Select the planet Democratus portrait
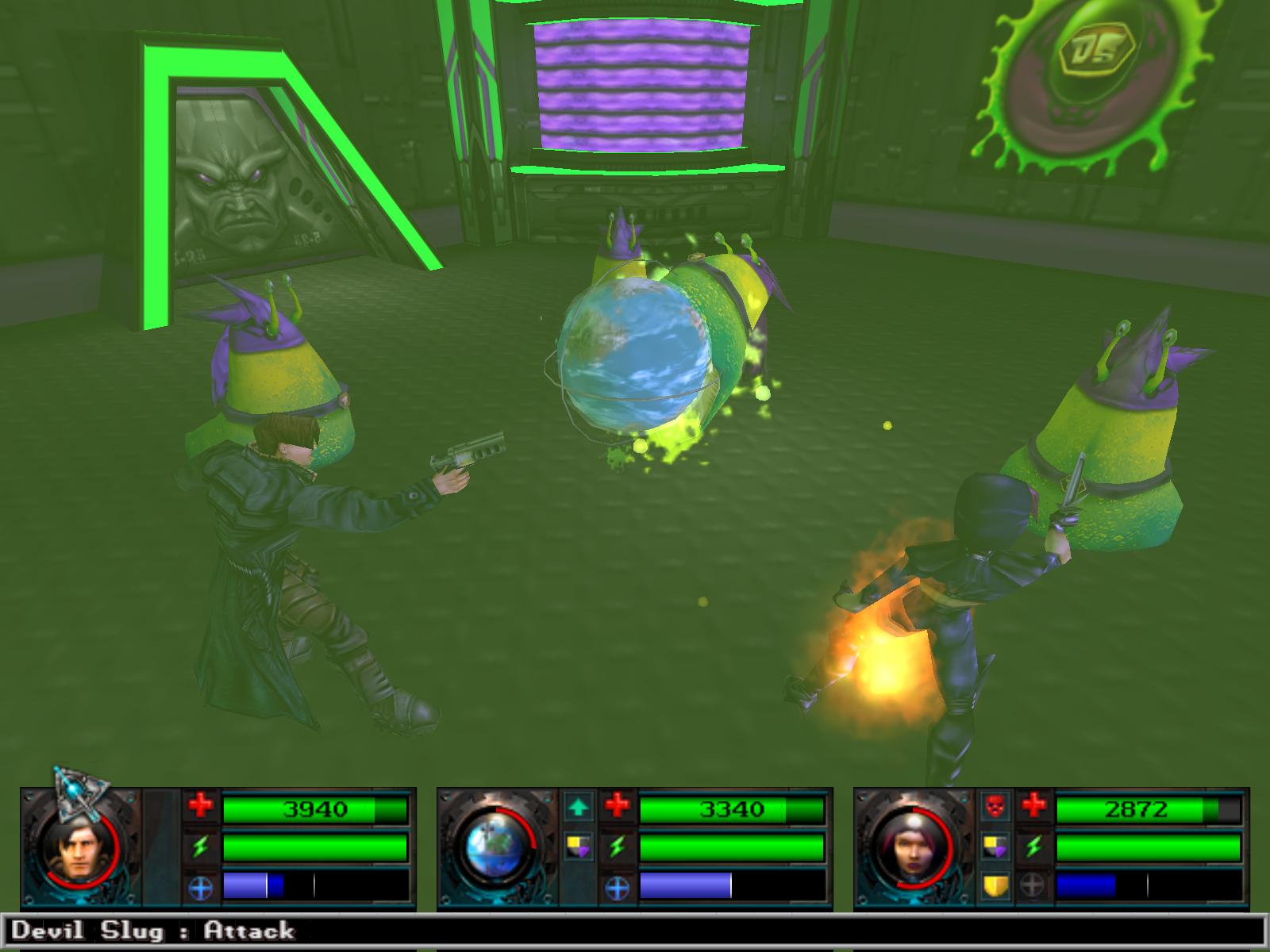Viewport: 1270px width, 952px height. pyautogui.click(x=496, y=849)
